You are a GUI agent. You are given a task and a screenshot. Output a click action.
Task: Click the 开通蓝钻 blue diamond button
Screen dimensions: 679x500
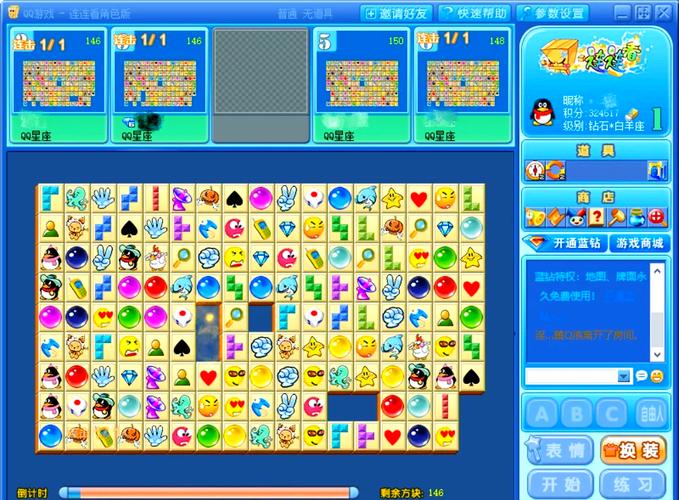coord(564,243)
